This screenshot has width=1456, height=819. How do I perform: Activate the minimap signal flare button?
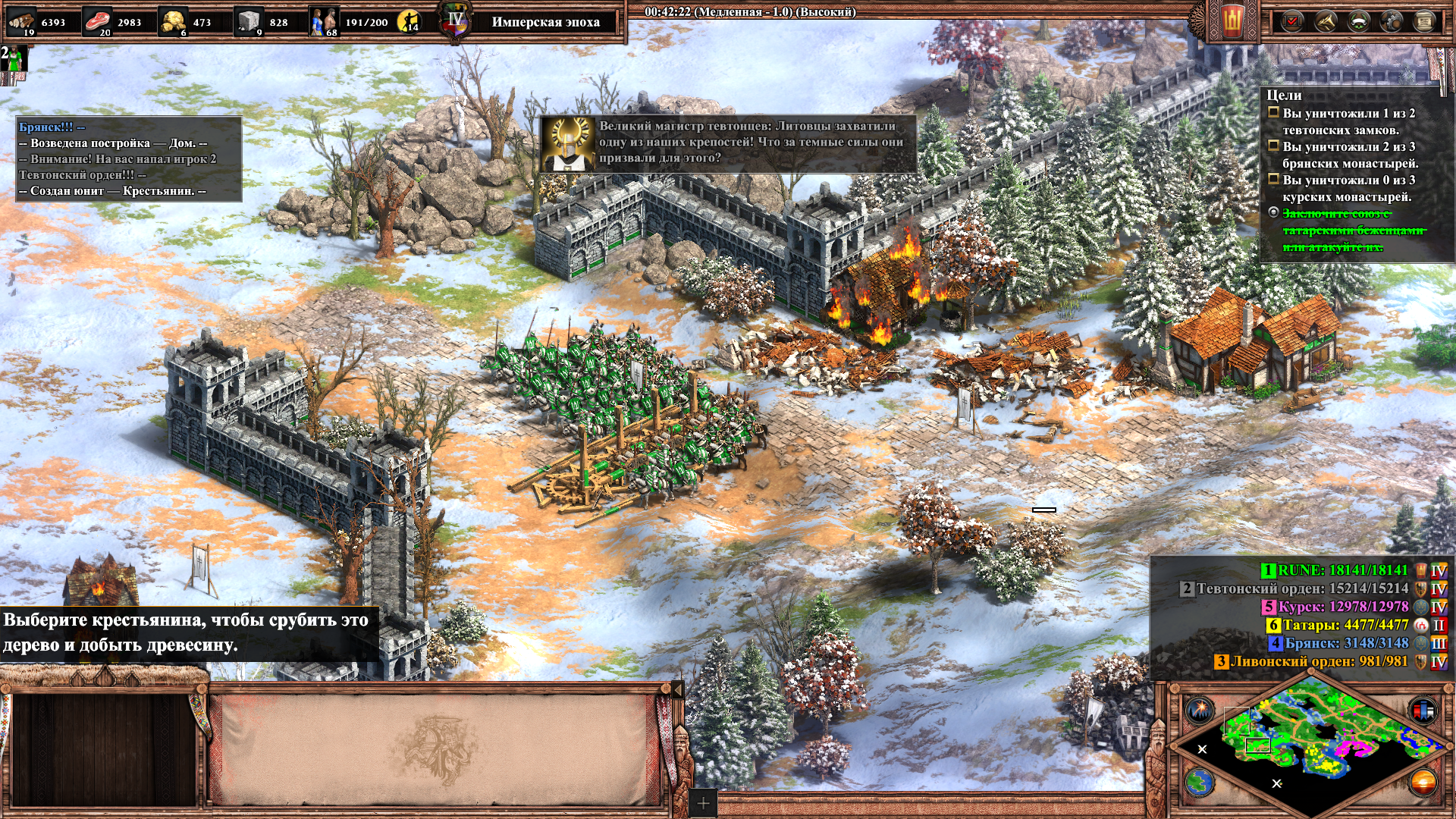1200,711
